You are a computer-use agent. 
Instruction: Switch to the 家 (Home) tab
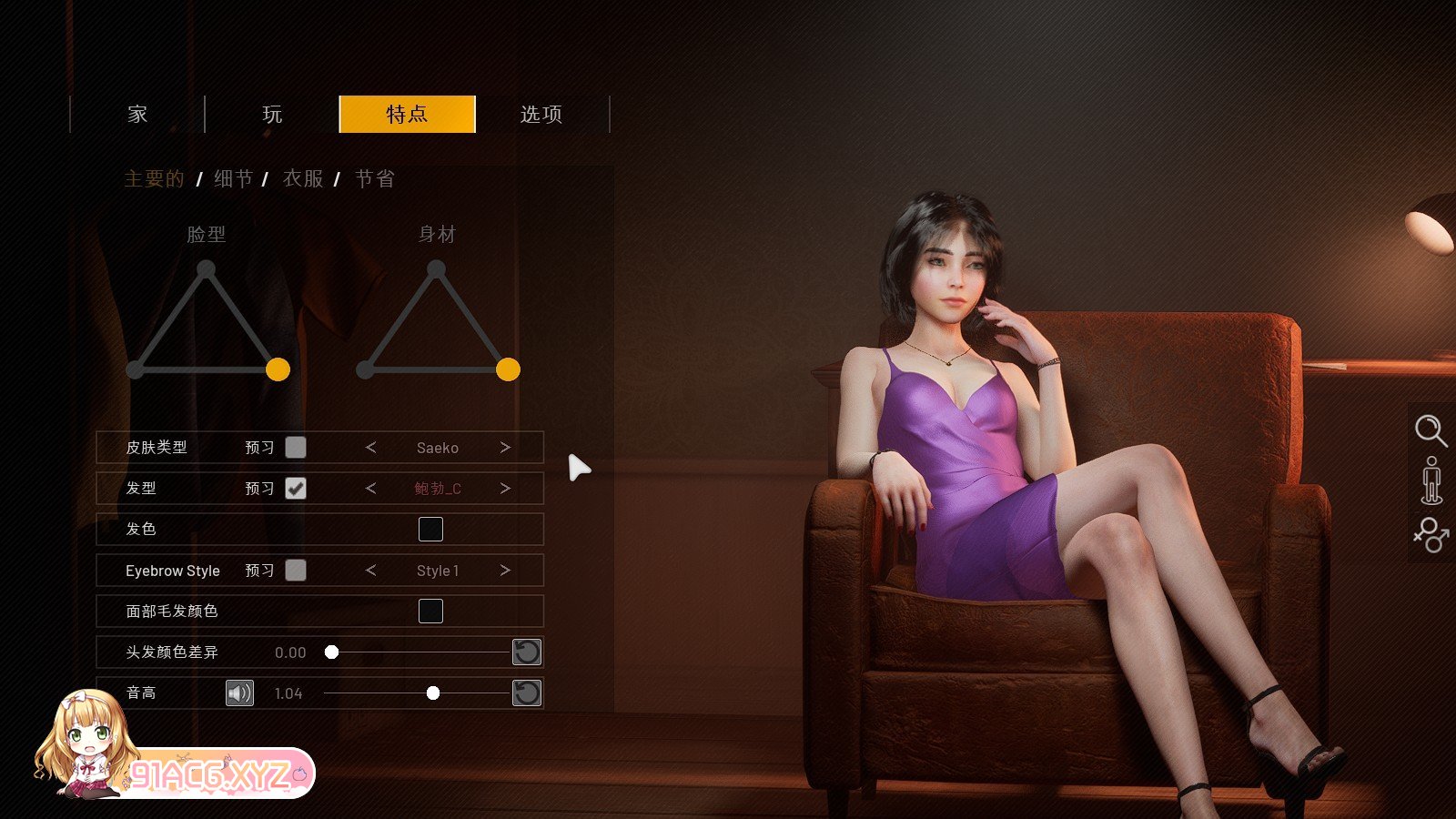click(137, 115)
